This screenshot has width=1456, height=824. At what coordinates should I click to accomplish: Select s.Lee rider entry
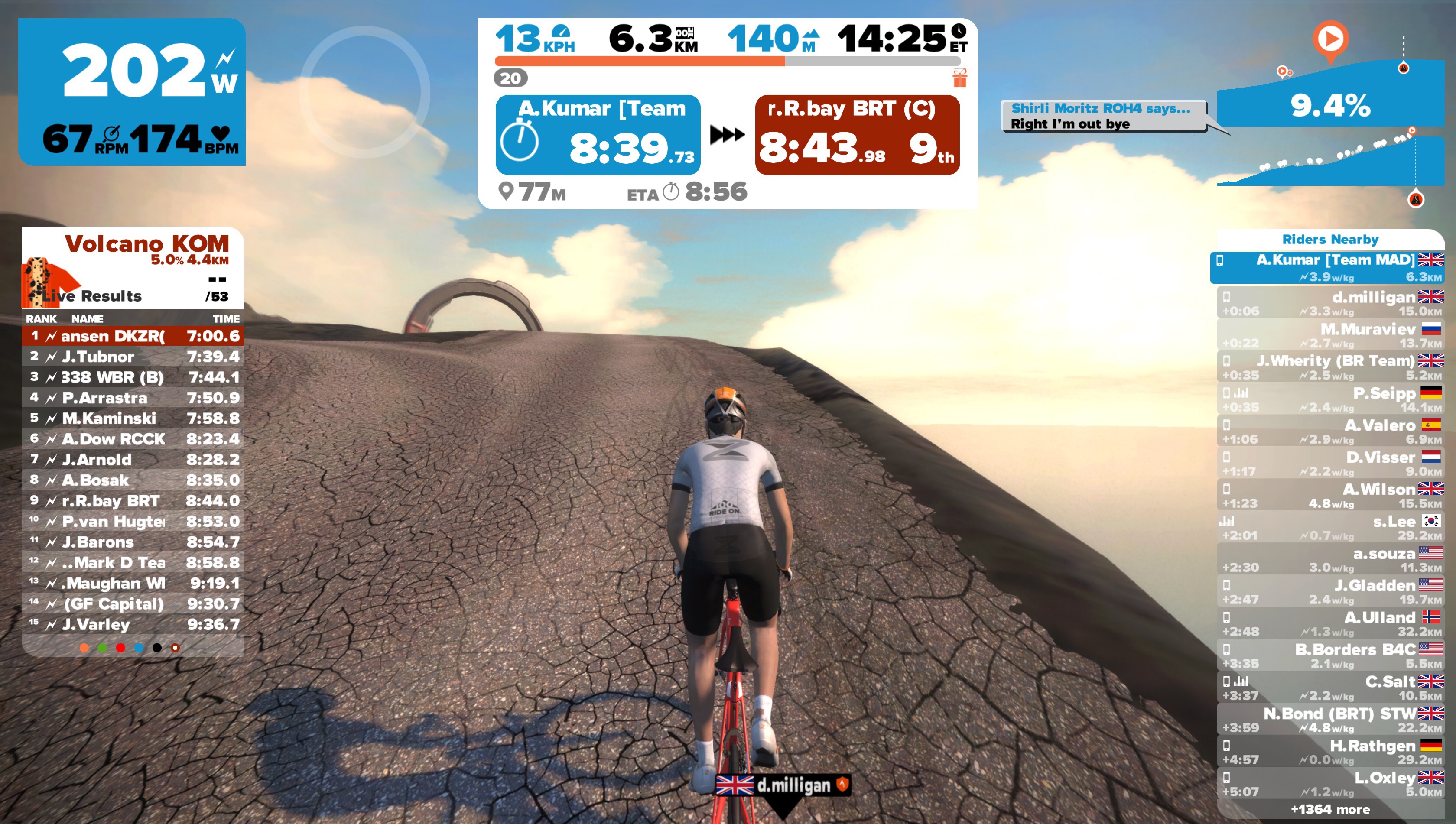tap(1330, 527)
